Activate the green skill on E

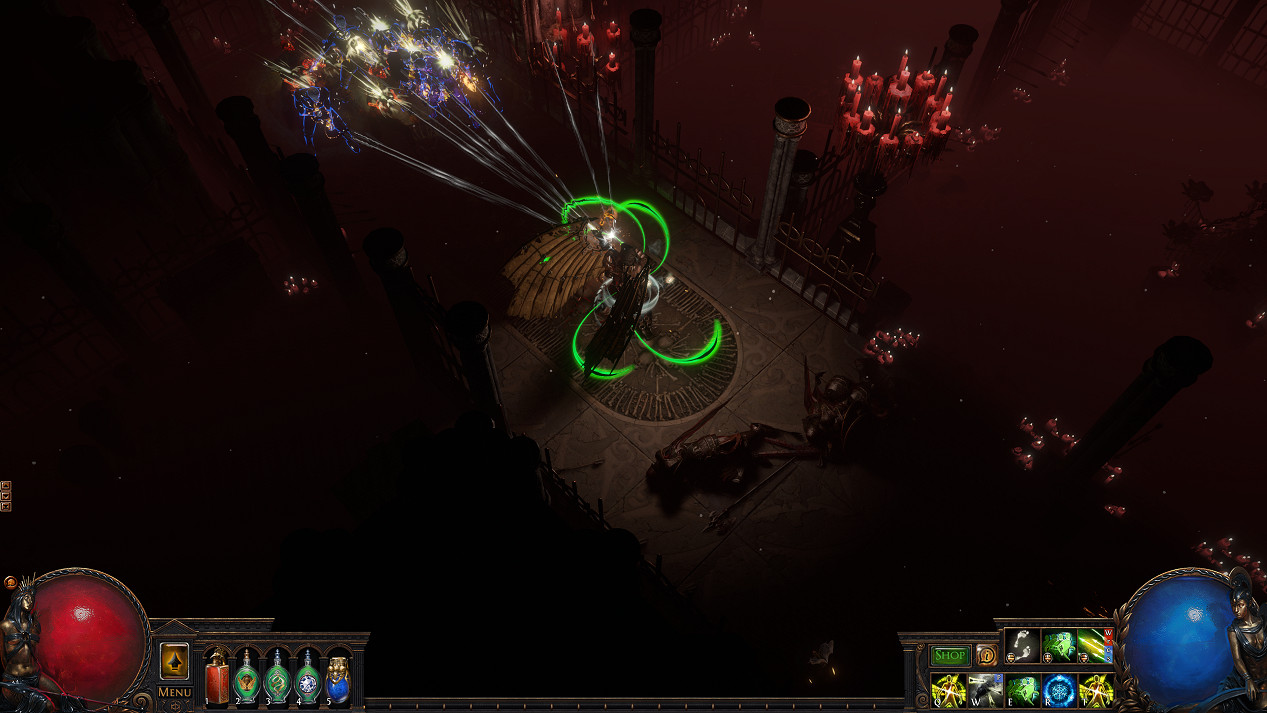click(1022, 690)
